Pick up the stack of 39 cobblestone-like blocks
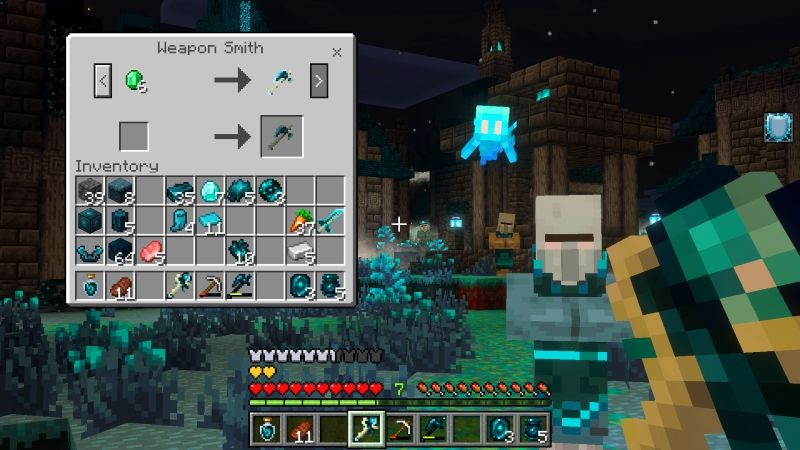Viewport: 800px width, 450px height. coord(91,191)
